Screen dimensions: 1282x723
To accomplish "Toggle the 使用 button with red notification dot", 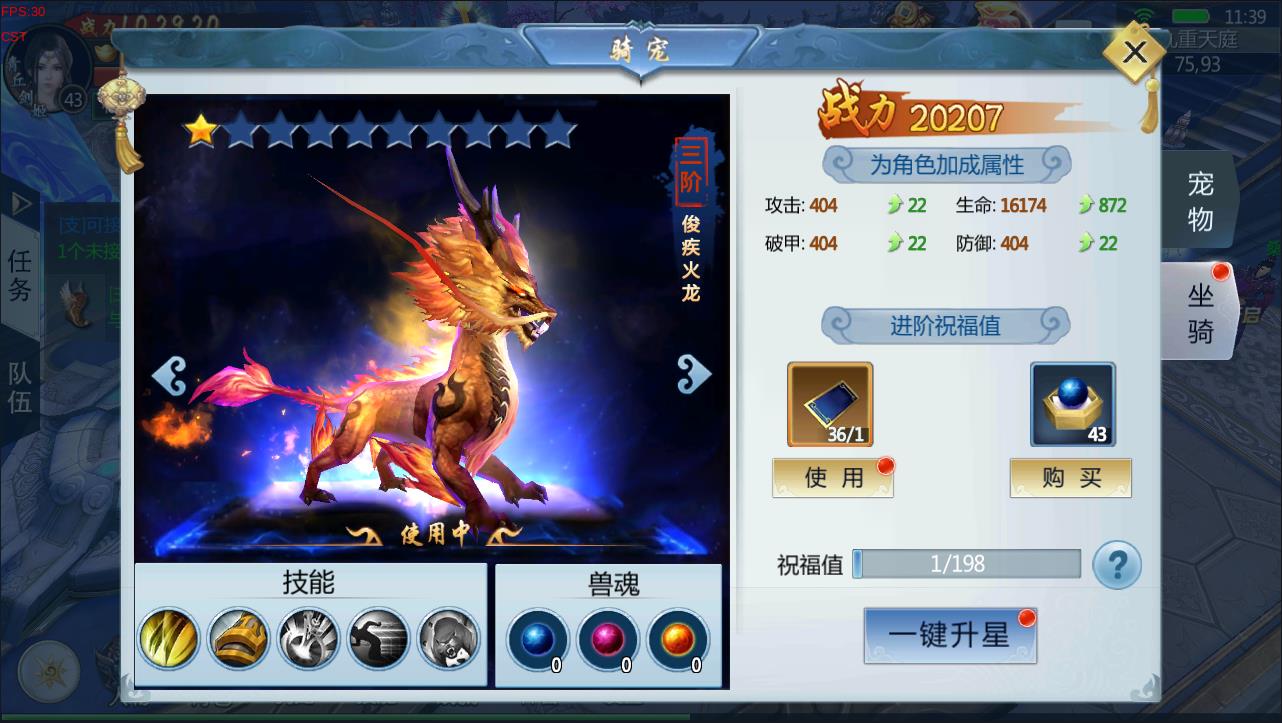I will coord(832,477).
